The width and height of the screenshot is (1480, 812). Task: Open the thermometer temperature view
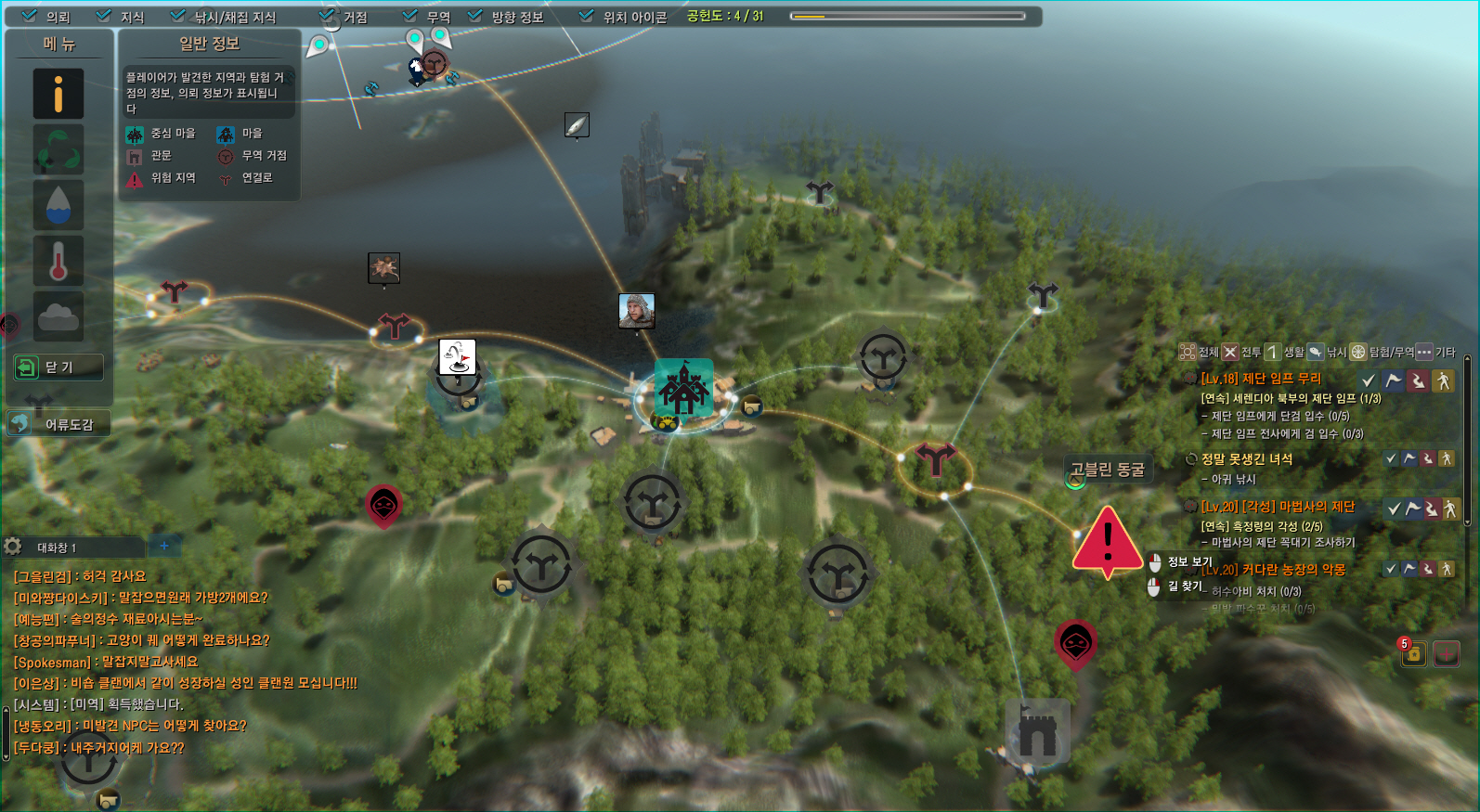tap(58, 261)
